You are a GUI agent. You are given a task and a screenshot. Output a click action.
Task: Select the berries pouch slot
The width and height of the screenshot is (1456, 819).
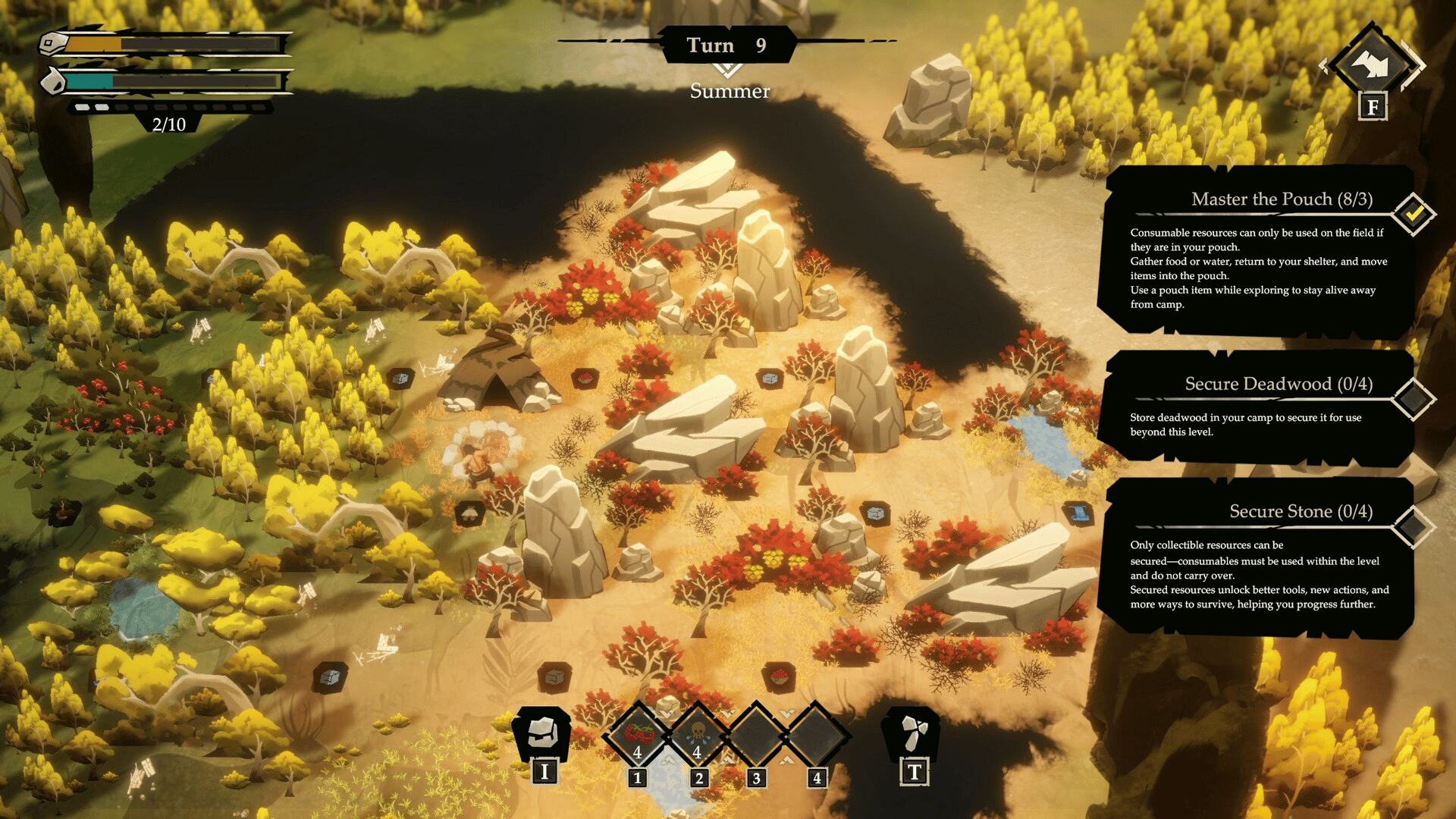pos(639,735)
